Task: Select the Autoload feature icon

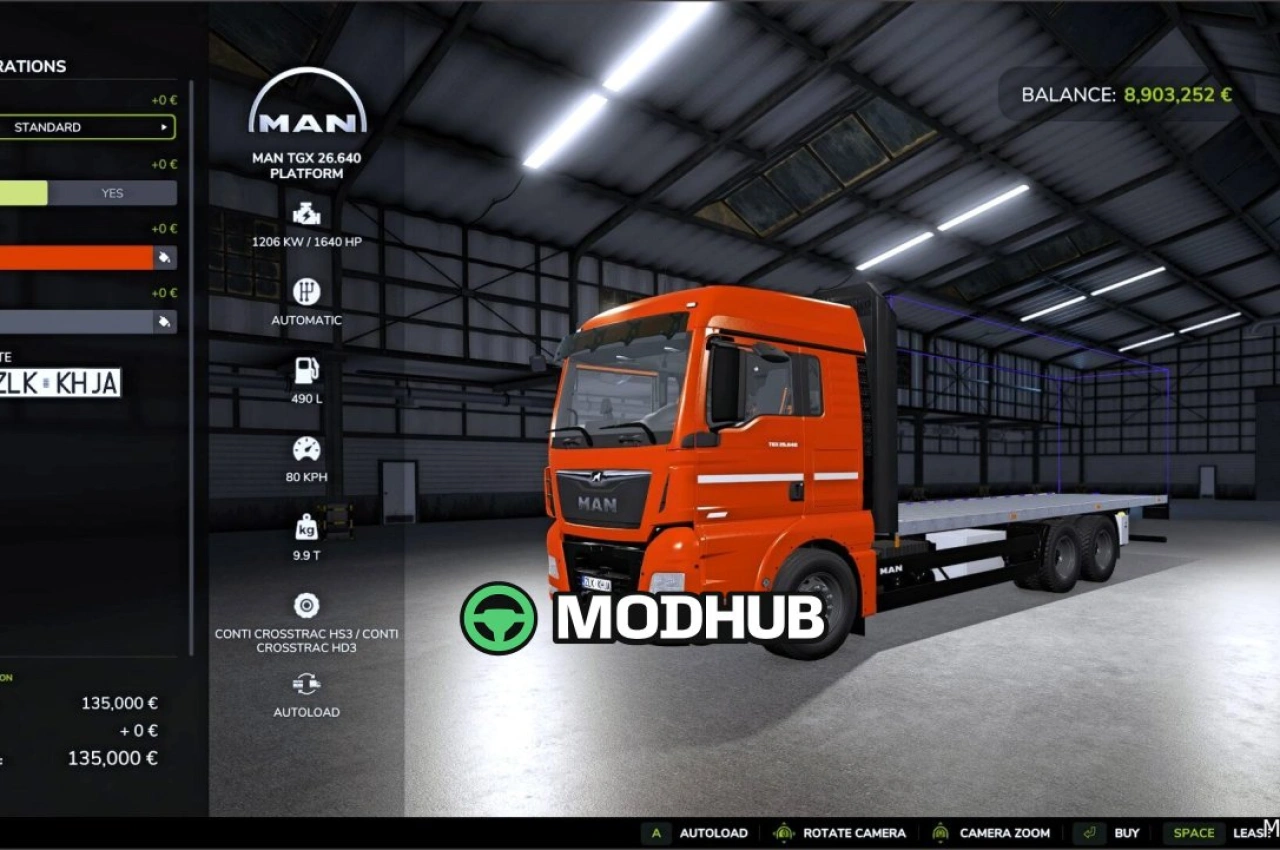Action: (x=305, y=684)
